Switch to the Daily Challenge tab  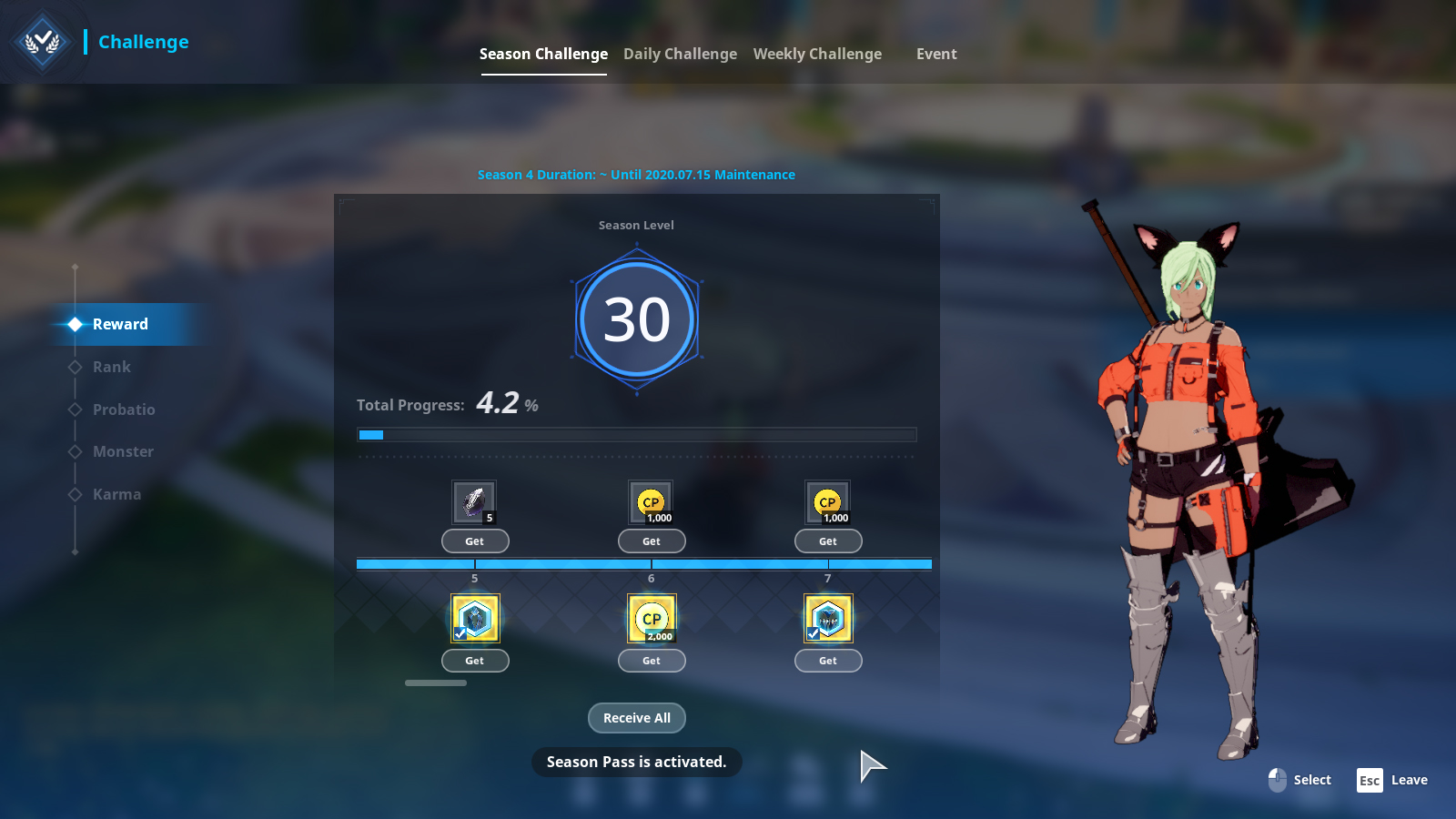click(x=680, y=54)
